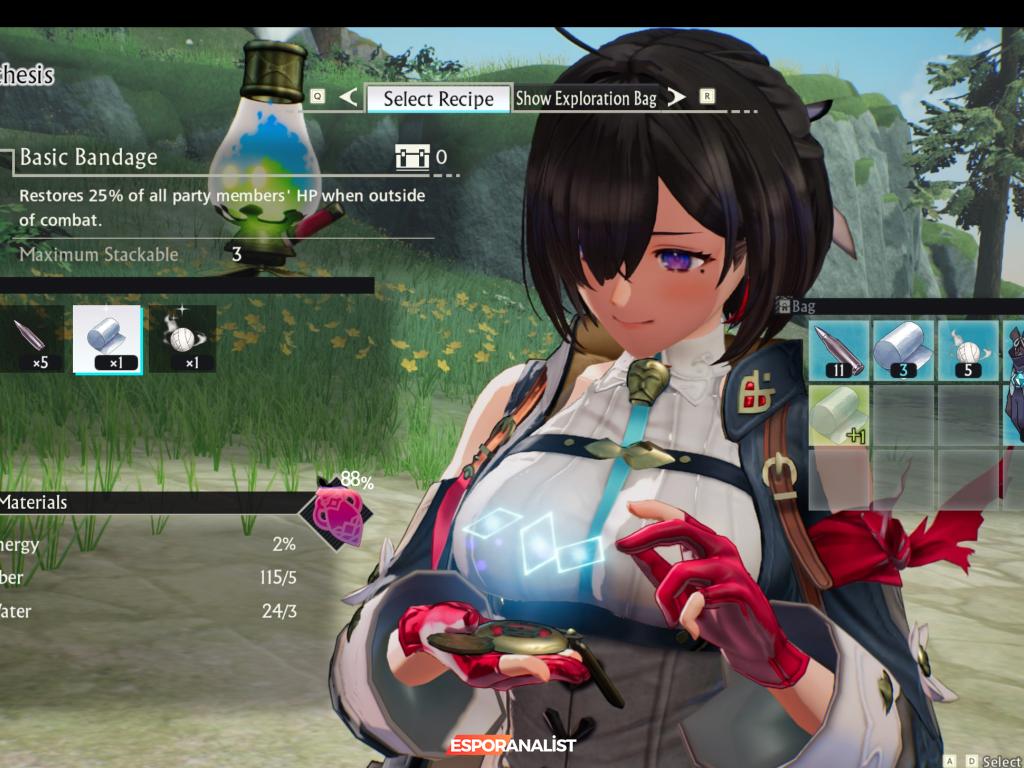Click the right arrow beside Show Exploration Bag
Image resolution: width=1024 pixels, height=768 pixels.
(677, 97)
